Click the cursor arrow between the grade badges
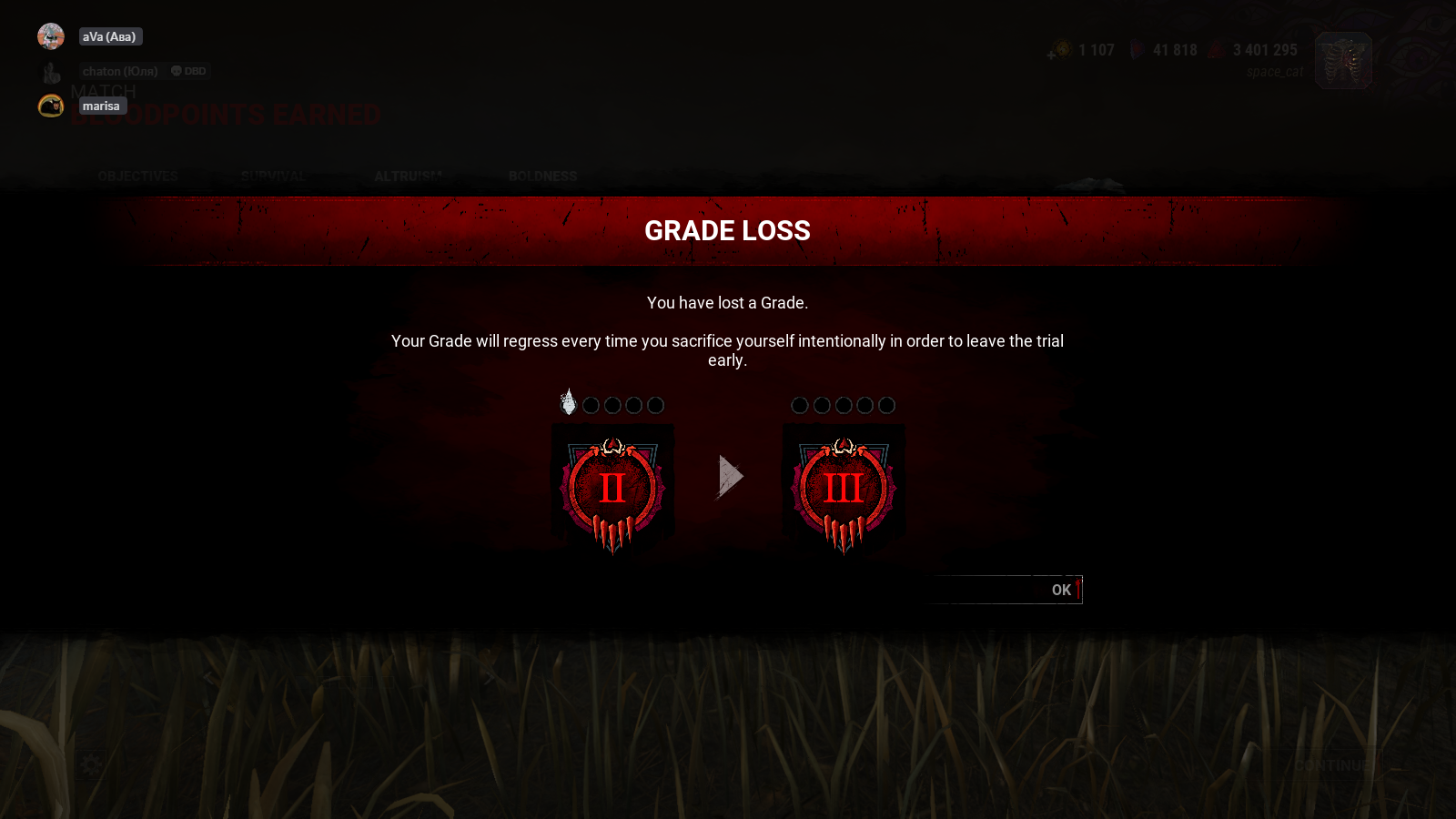Viewport: 1456px width, 819px height. tap(731, 475)
